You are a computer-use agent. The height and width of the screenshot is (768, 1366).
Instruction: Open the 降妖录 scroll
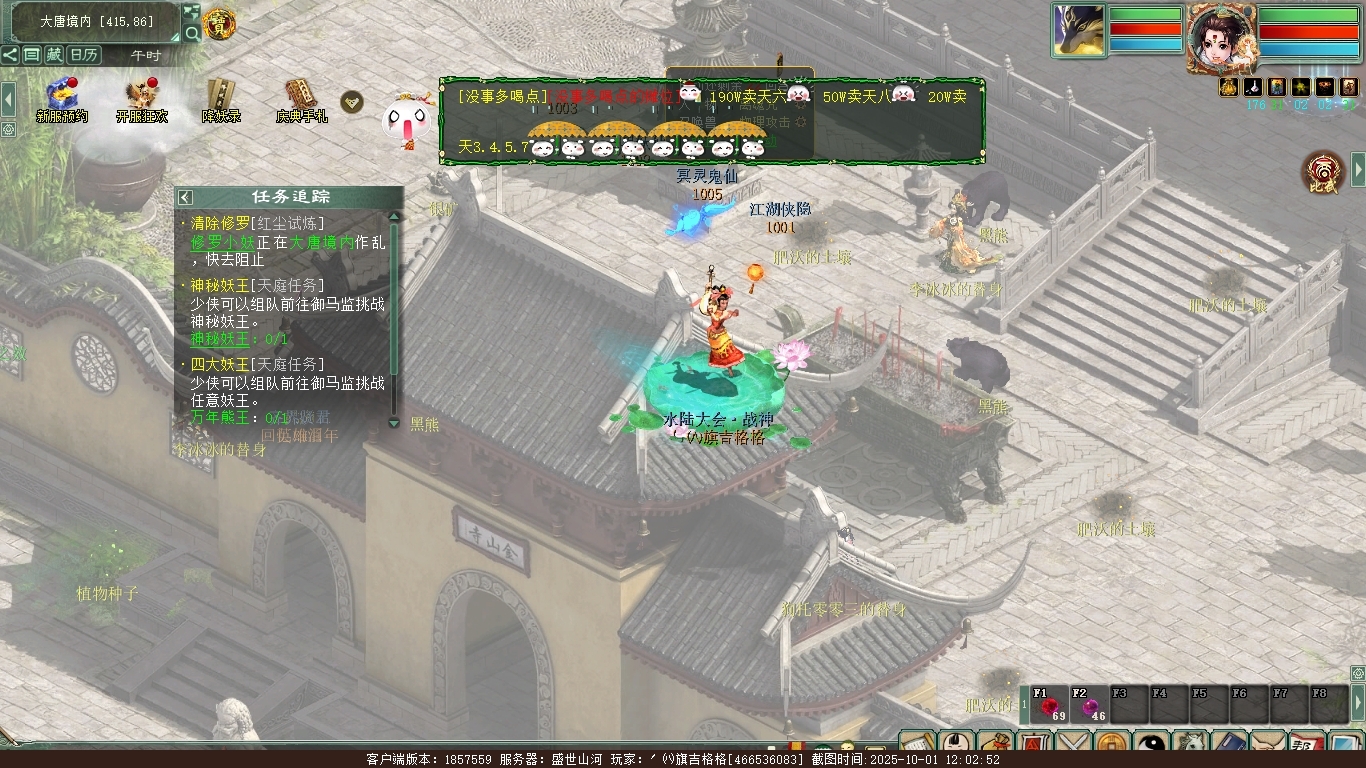point(221,96)
